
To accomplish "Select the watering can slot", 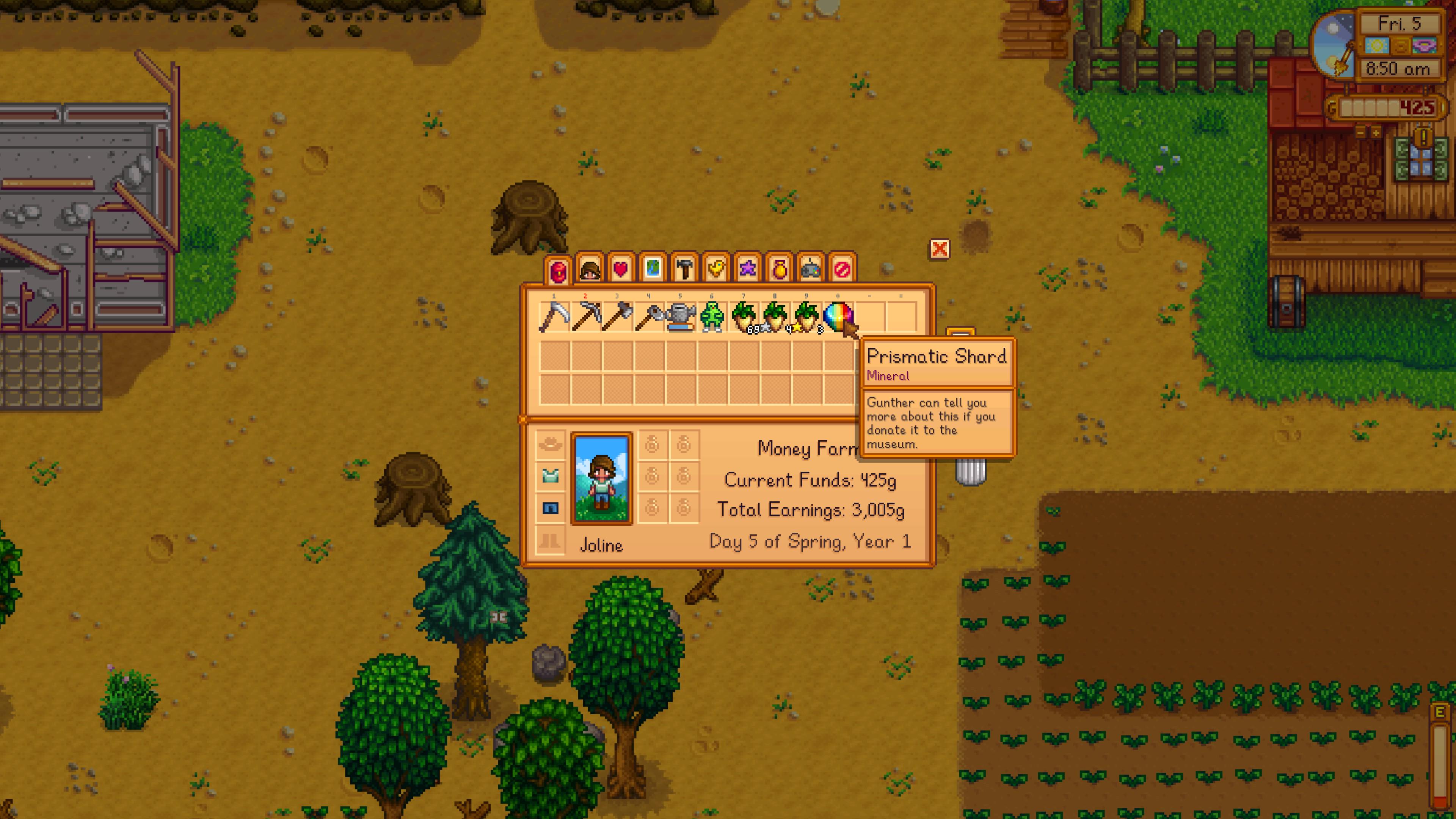I will click(681, 317).
